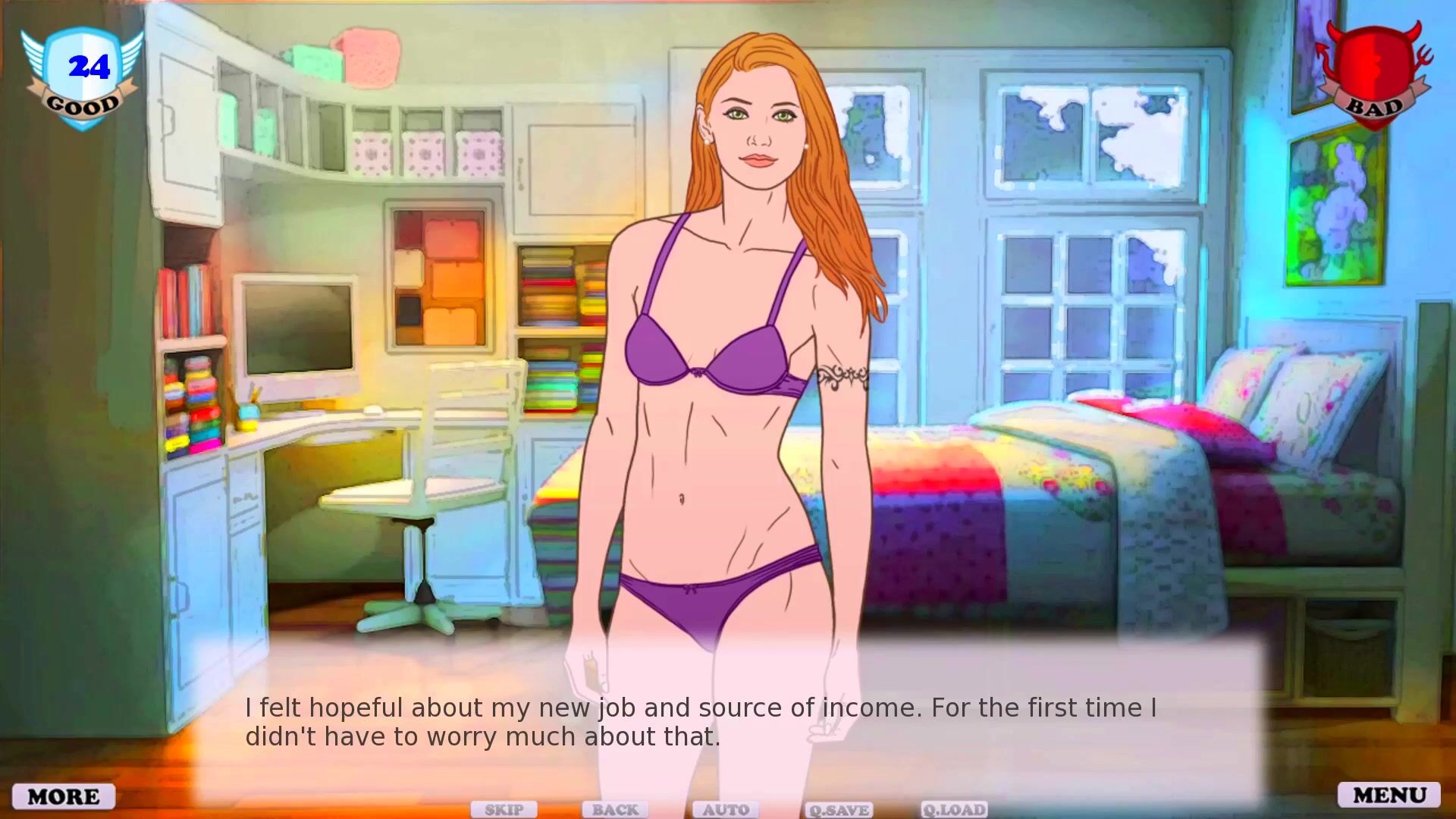Click the SKIP dialogue button
The image size is (1456, 819).
504,810
